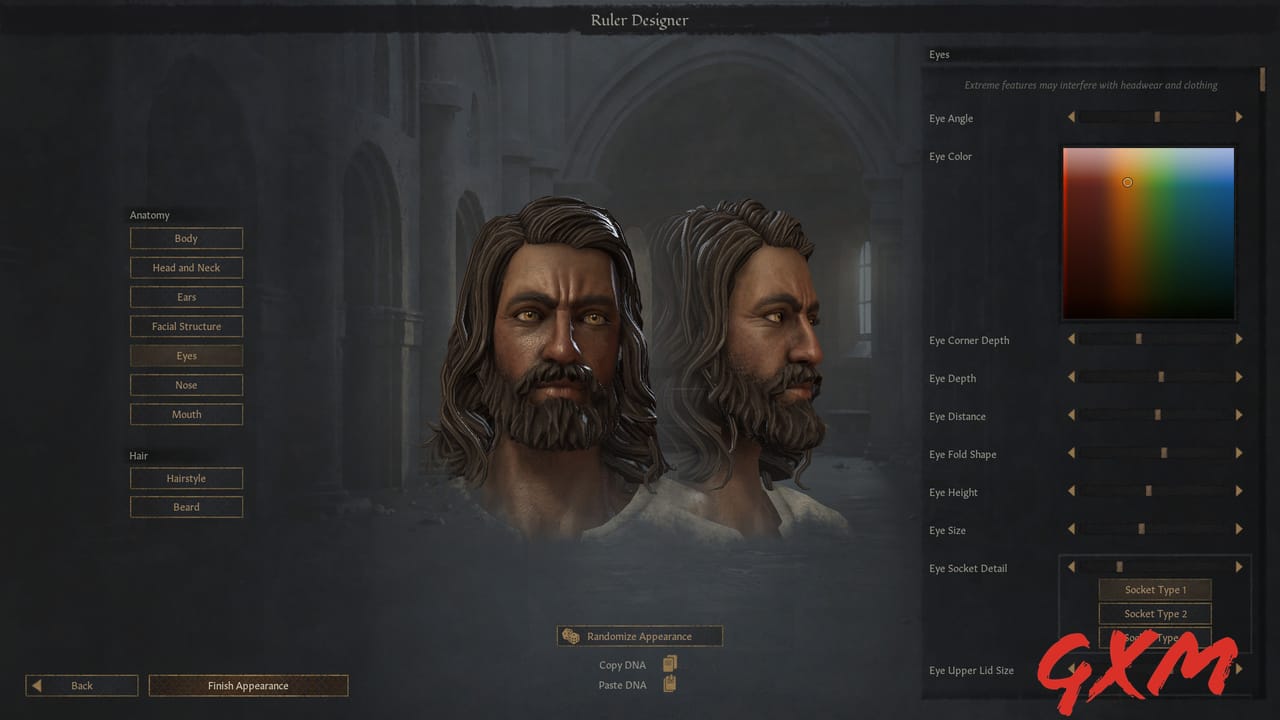Decrease Eye Corner Depth value
Viewport: 1280px width, 720px height.
coord(1071,338)
